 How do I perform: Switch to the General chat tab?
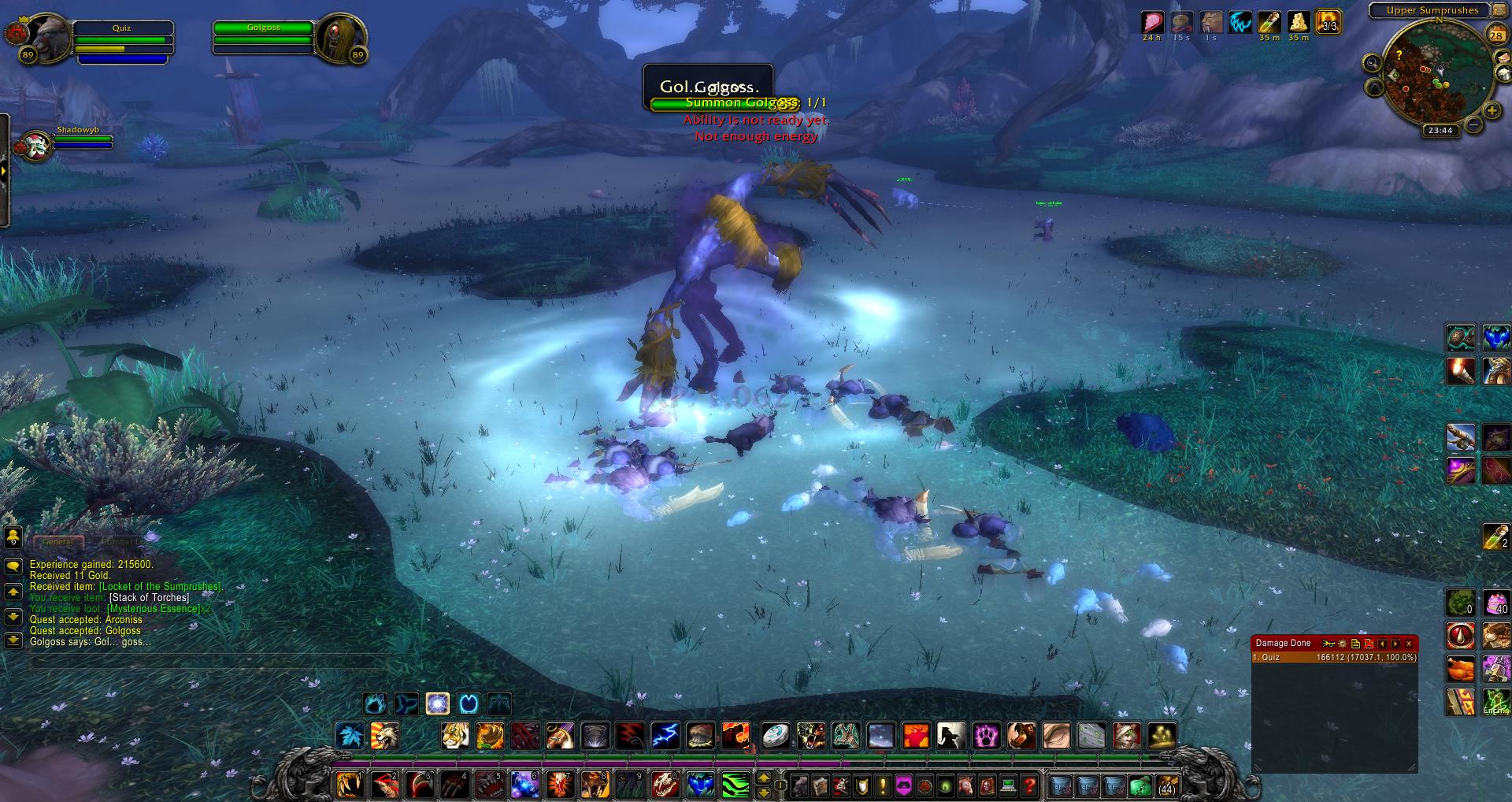coord(57,542)
